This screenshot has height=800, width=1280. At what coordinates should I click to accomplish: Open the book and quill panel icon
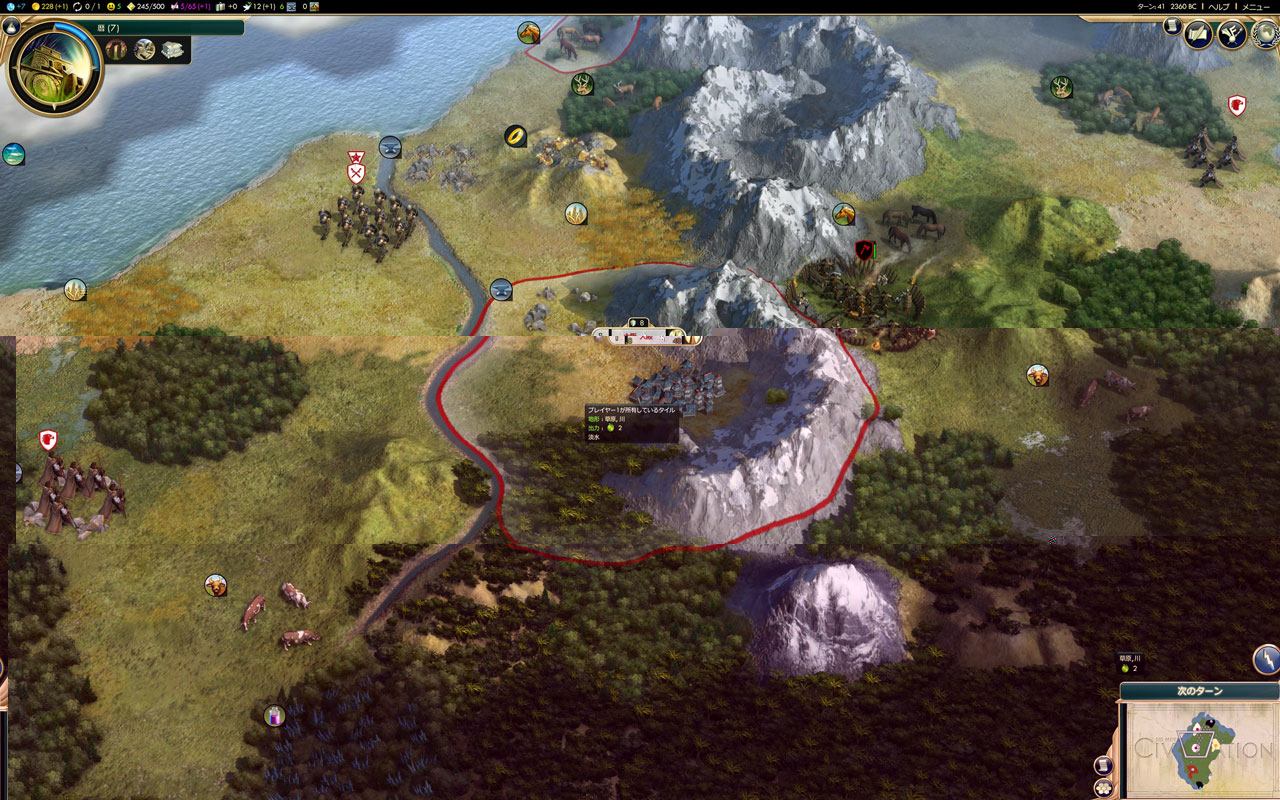coord(1198,35)
